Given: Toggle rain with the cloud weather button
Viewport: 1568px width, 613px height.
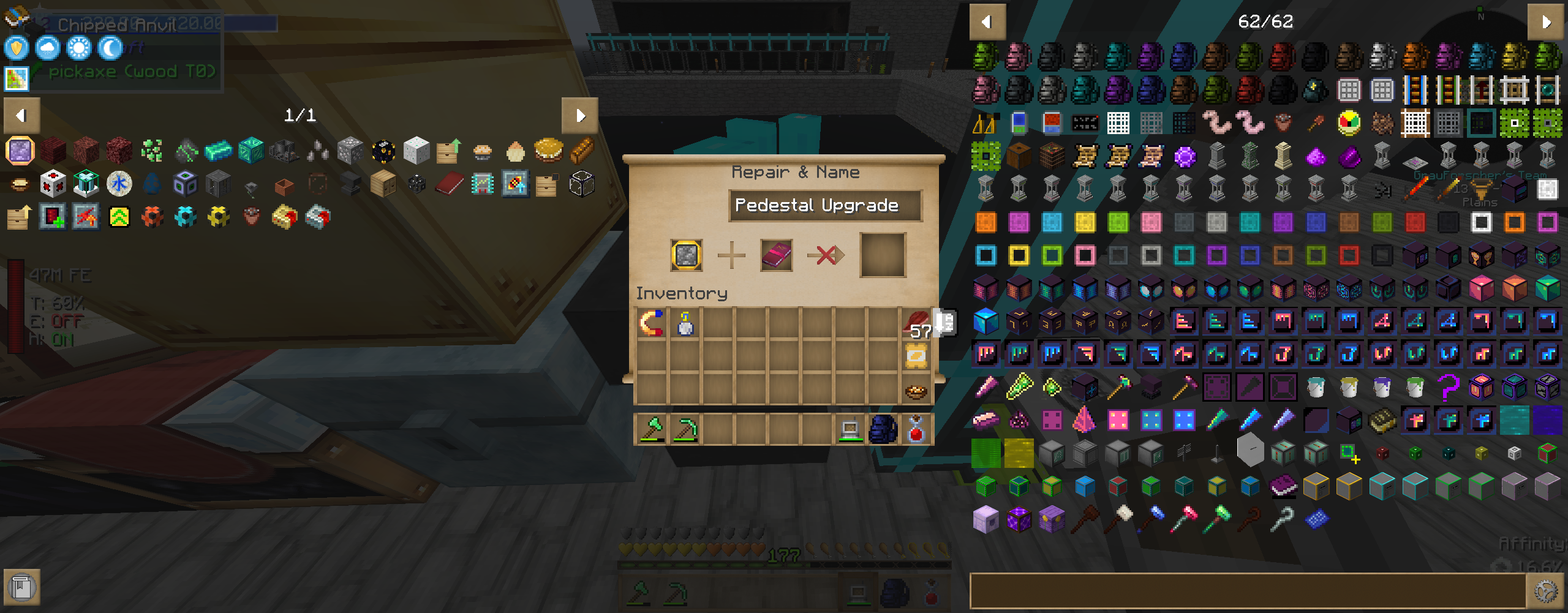Looking at the screenshot, I should pyautogui.click(x=47, y=48).
